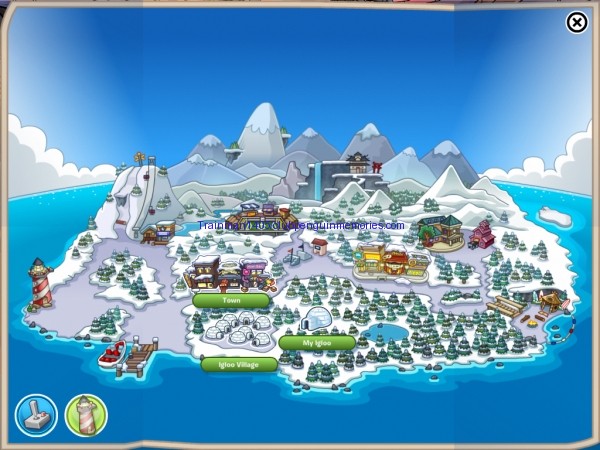The image size is (600, 450).
Task: Close the island map
Action: (x=577, y=22)
